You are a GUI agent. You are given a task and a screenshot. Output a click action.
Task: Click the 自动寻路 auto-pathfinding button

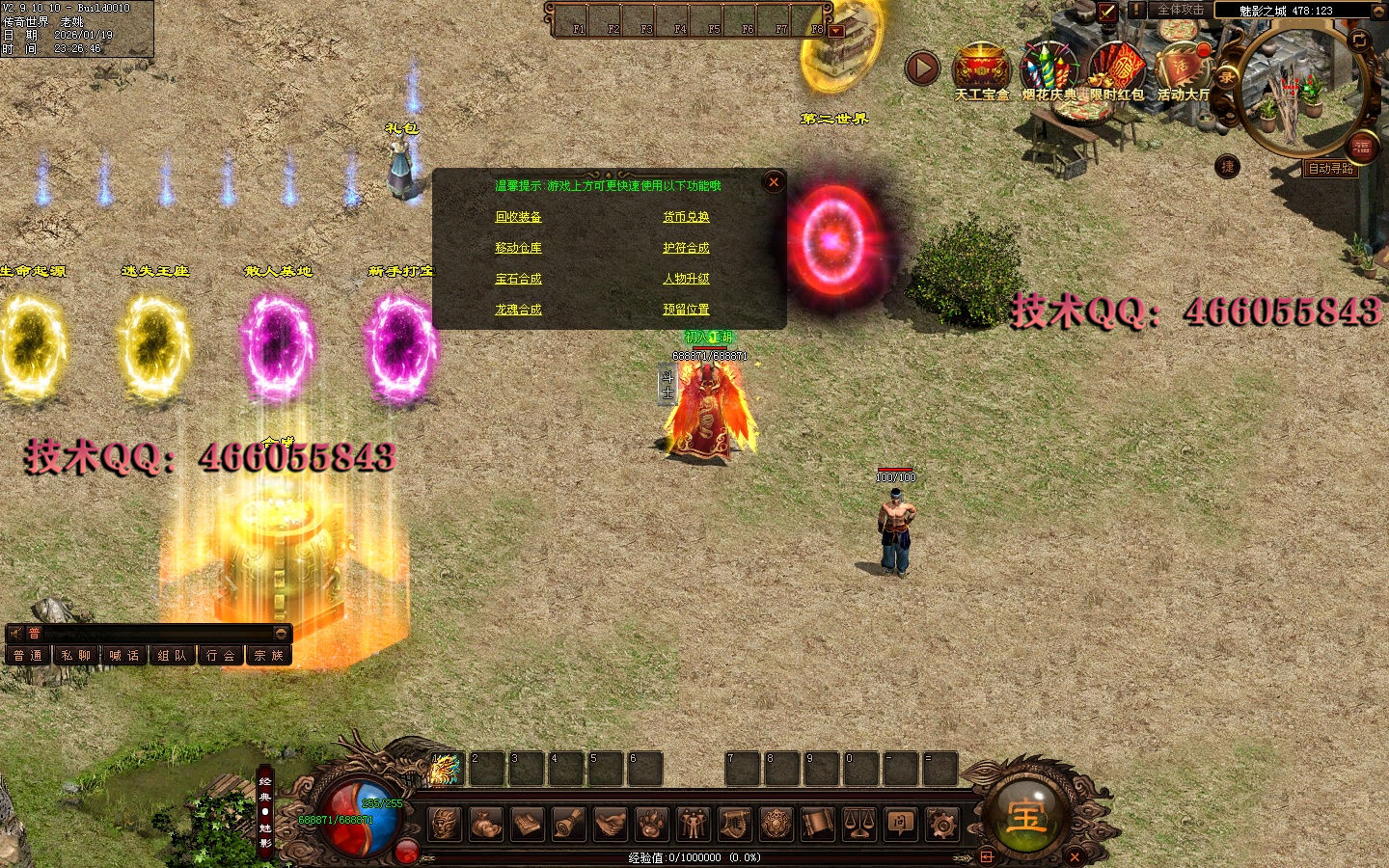point(1330,169)
